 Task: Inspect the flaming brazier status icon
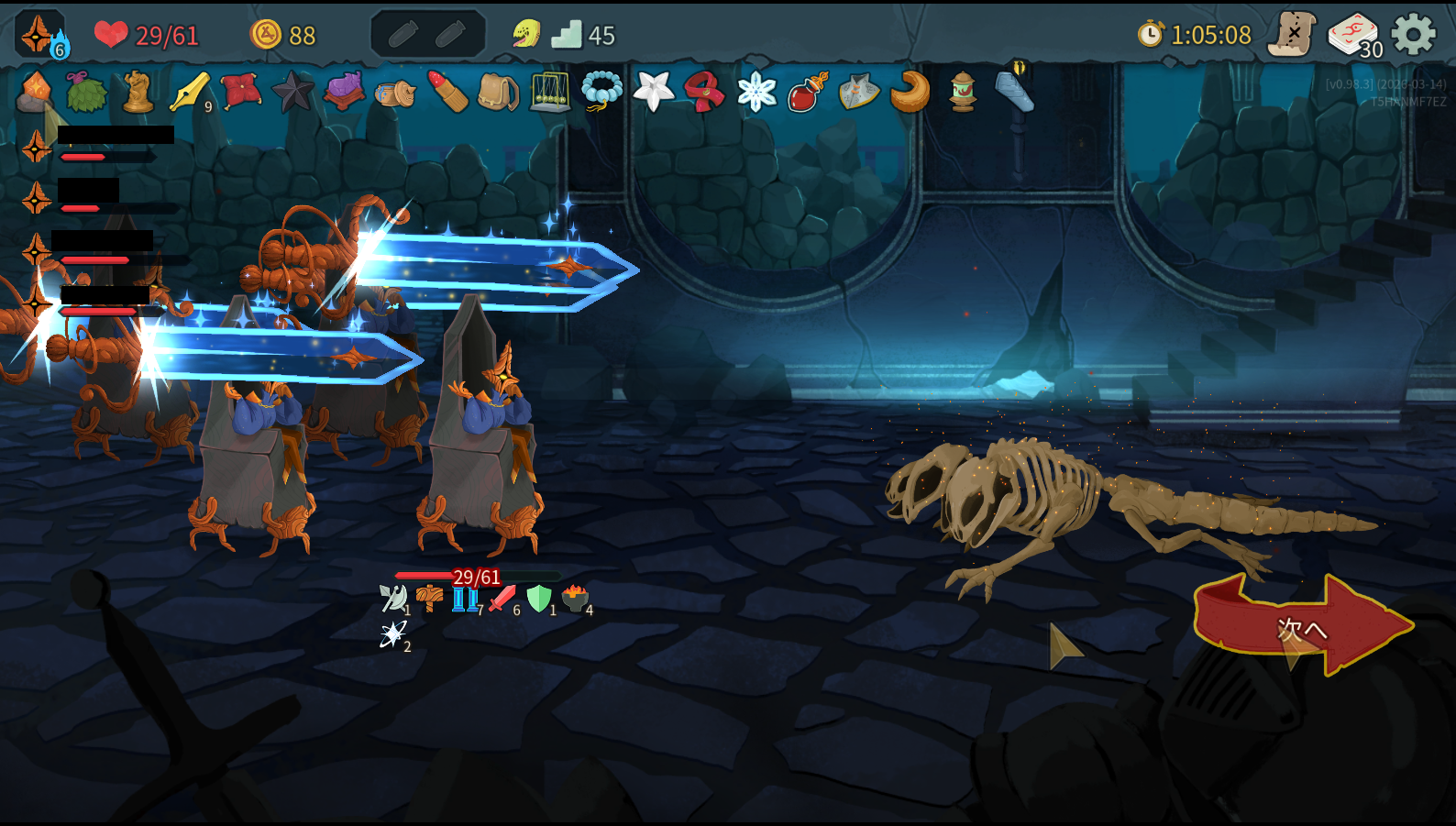coord(575,599)
